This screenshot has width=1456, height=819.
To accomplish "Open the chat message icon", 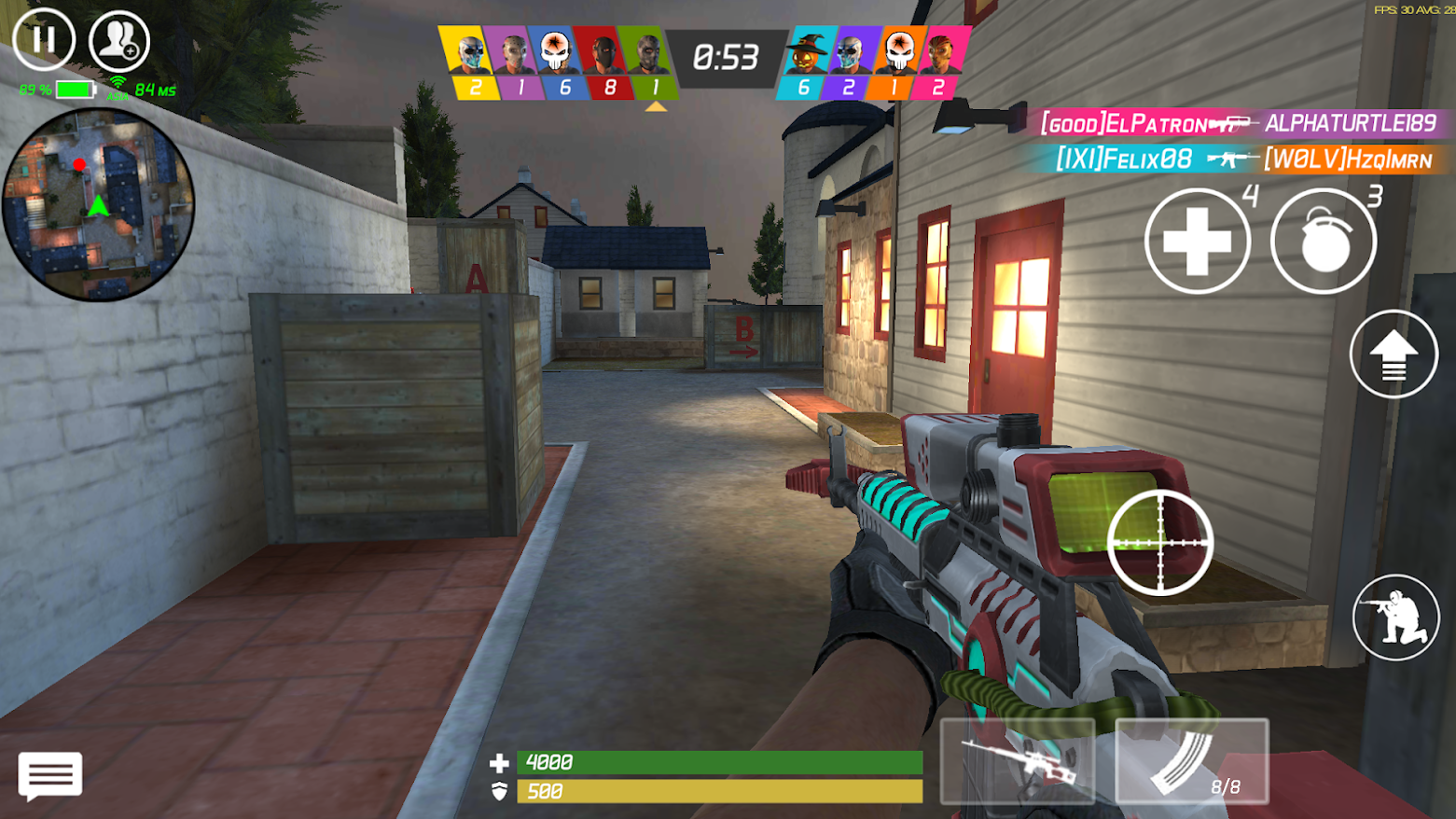I will pos(49,775).
